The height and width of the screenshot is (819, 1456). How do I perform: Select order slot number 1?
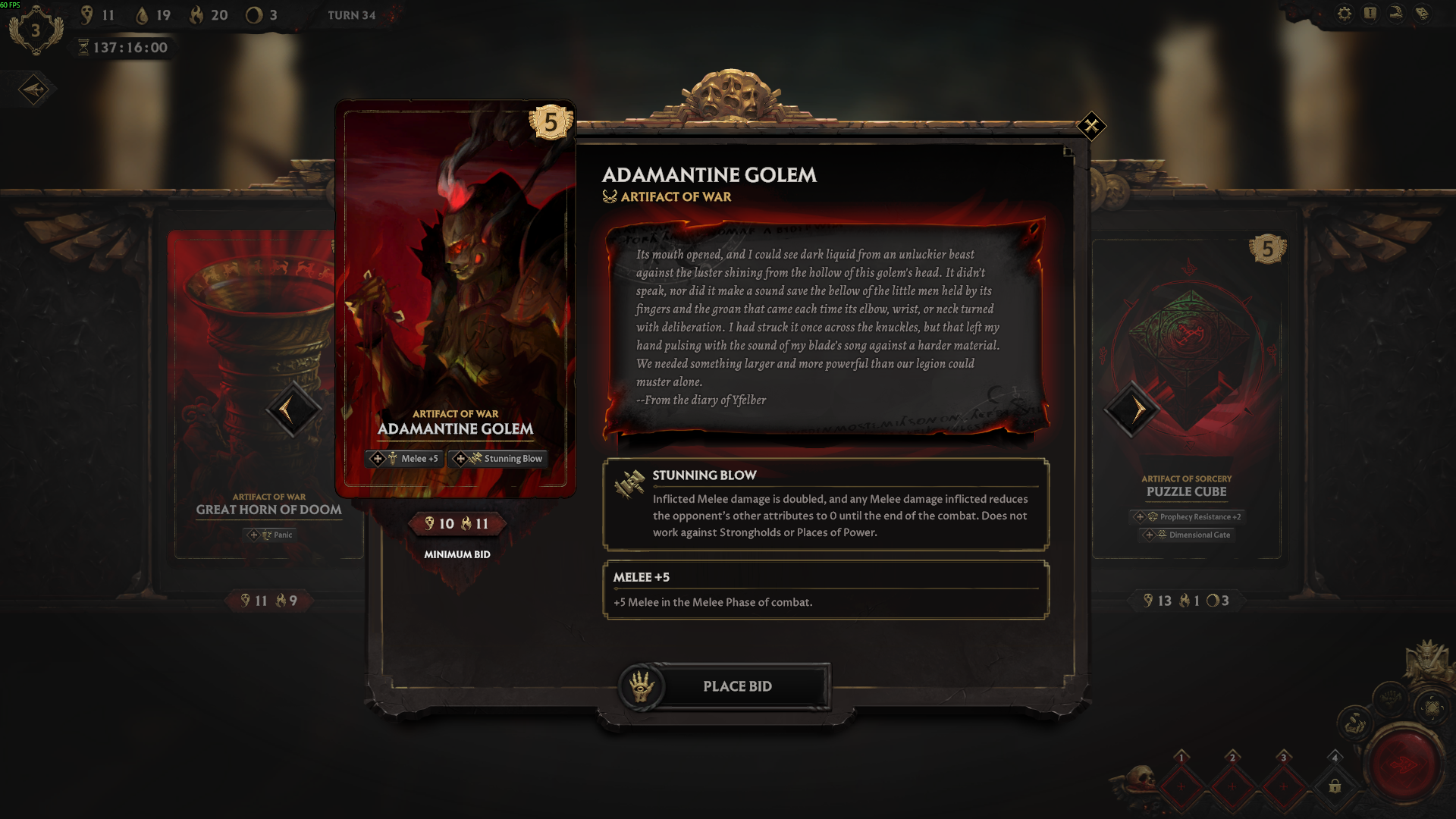coord(1181,786)
